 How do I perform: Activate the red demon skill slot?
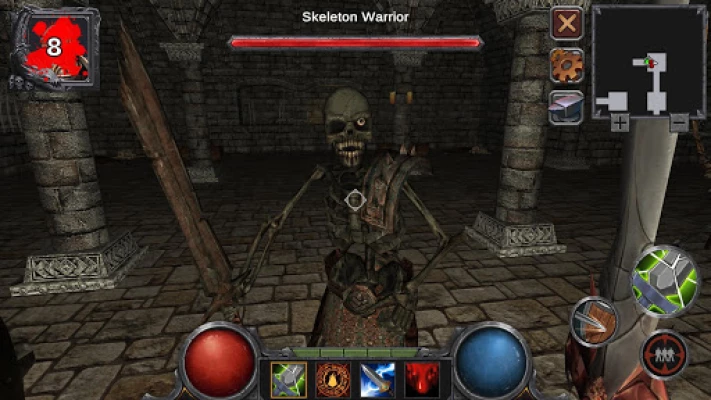tap(421, 379)
